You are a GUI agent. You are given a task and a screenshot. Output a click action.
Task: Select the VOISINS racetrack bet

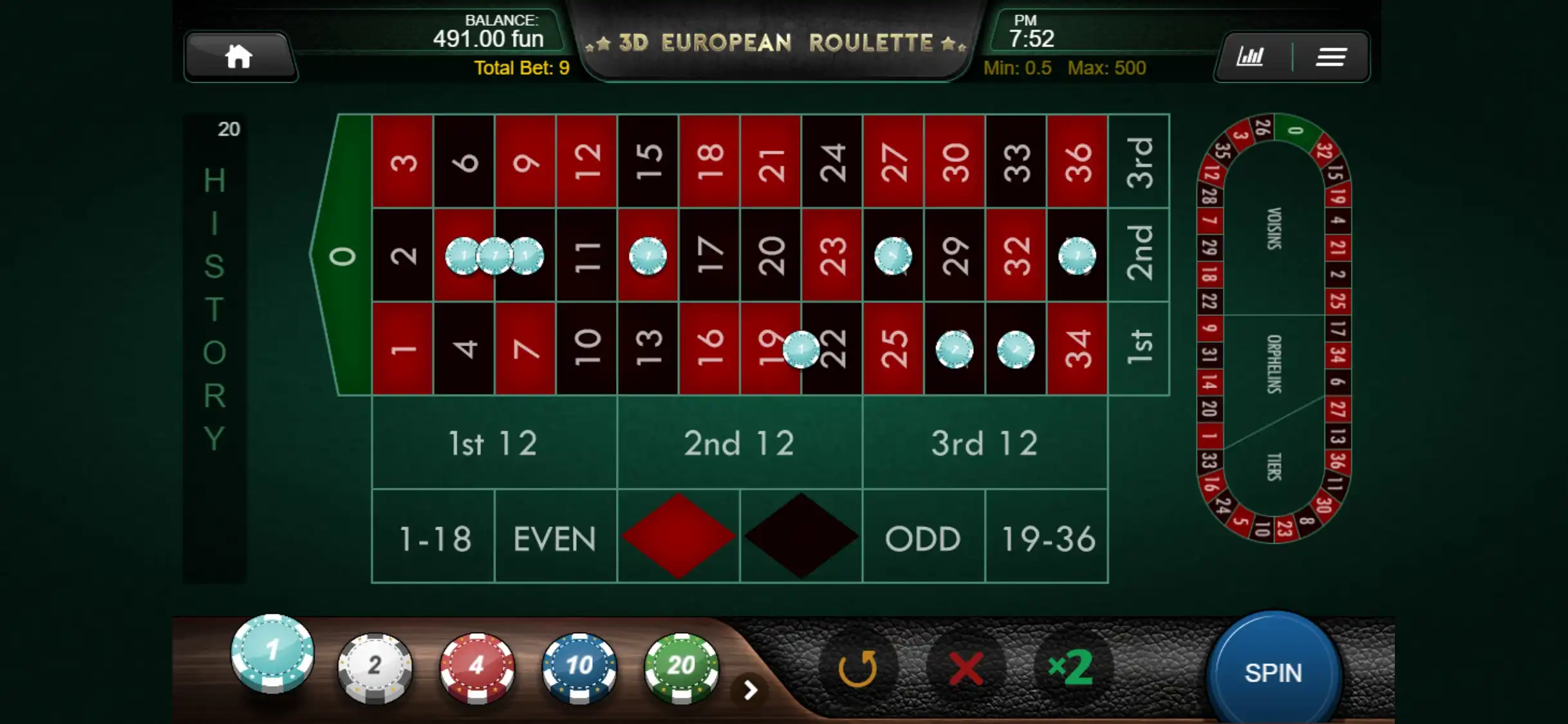point(1274,228)
